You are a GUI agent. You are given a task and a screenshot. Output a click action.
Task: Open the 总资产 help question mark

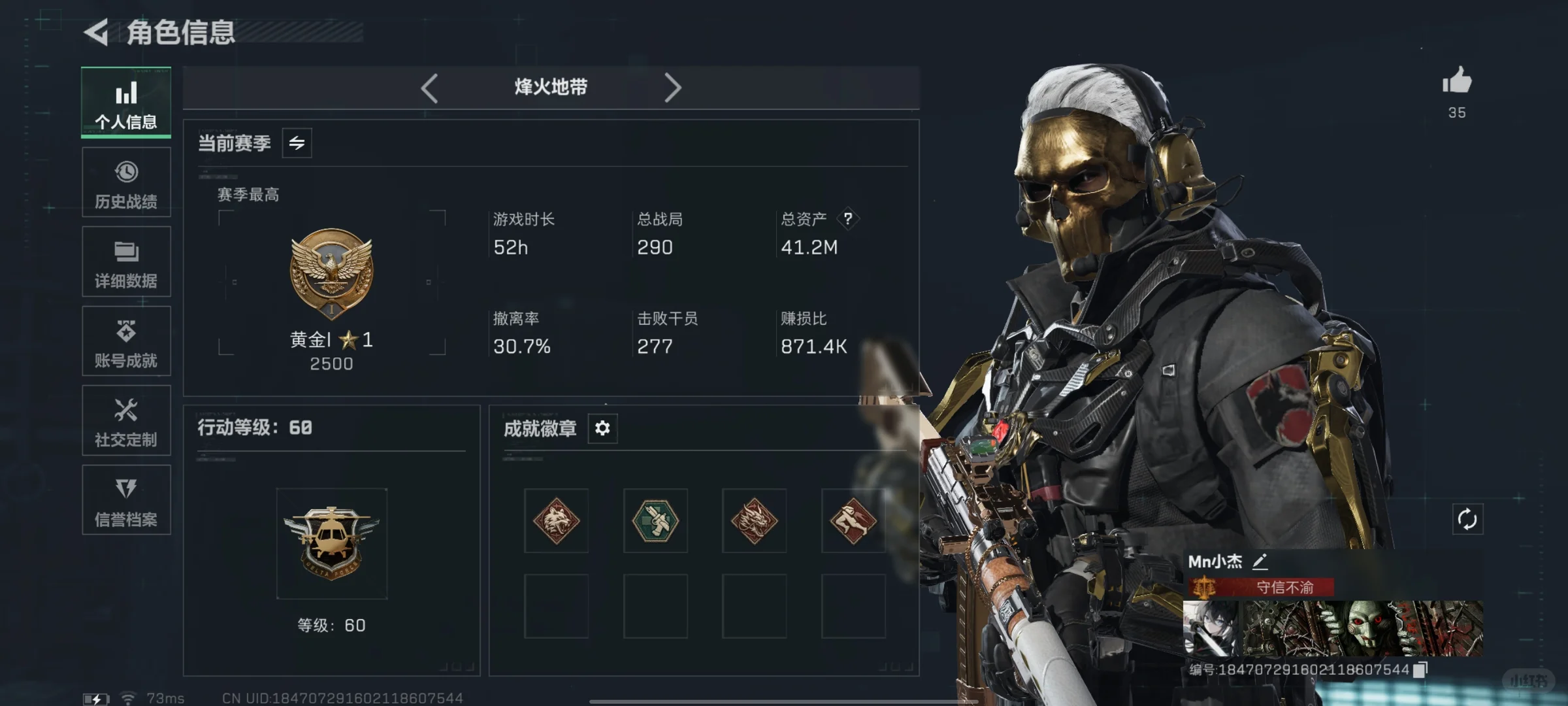847,219
